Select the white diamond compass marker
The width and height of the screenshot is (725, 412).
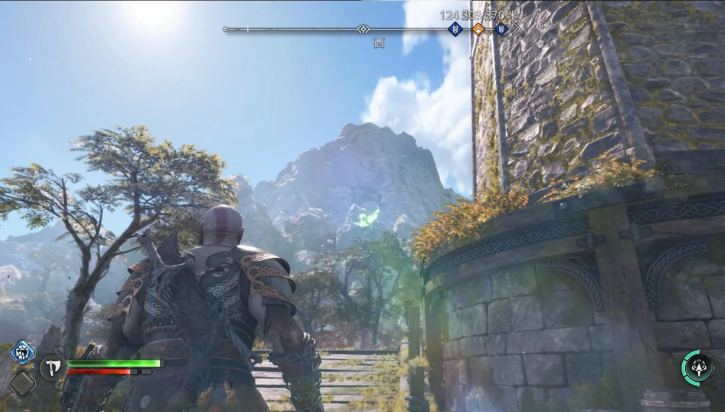(x=364, y=29)
